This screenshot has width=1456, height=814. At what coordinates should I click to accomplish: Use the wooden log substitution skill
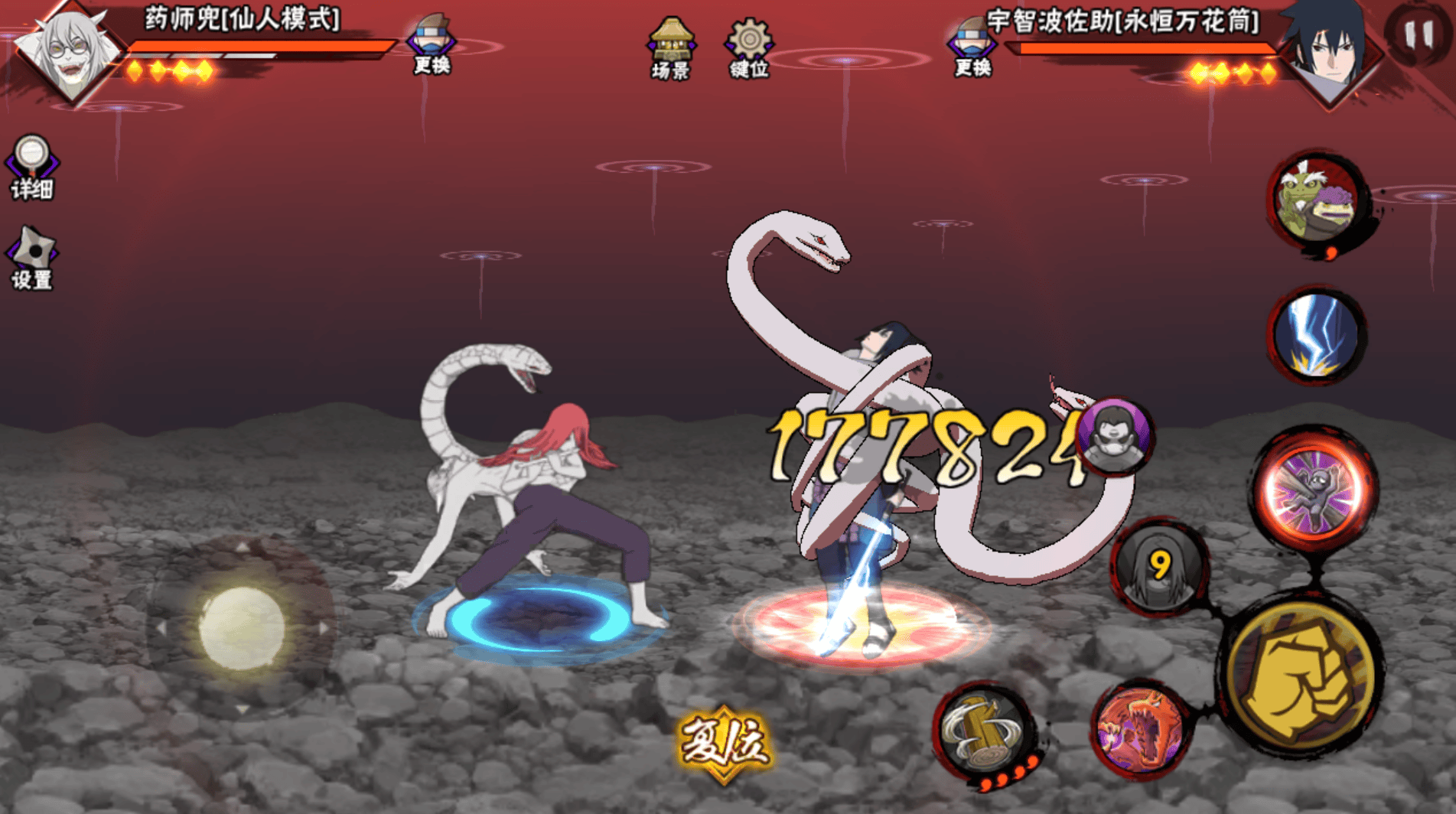tap(983, 732)
